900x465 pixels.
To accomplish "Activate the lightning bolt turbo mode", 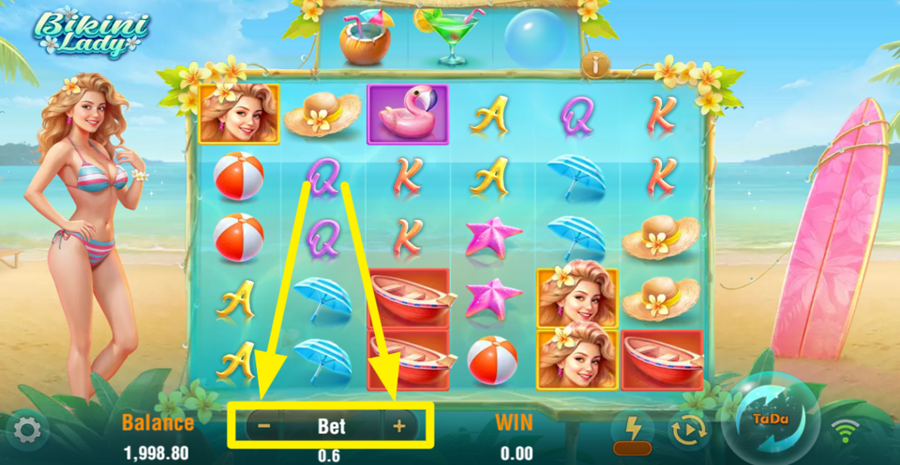I will click(x=632, y=427).
